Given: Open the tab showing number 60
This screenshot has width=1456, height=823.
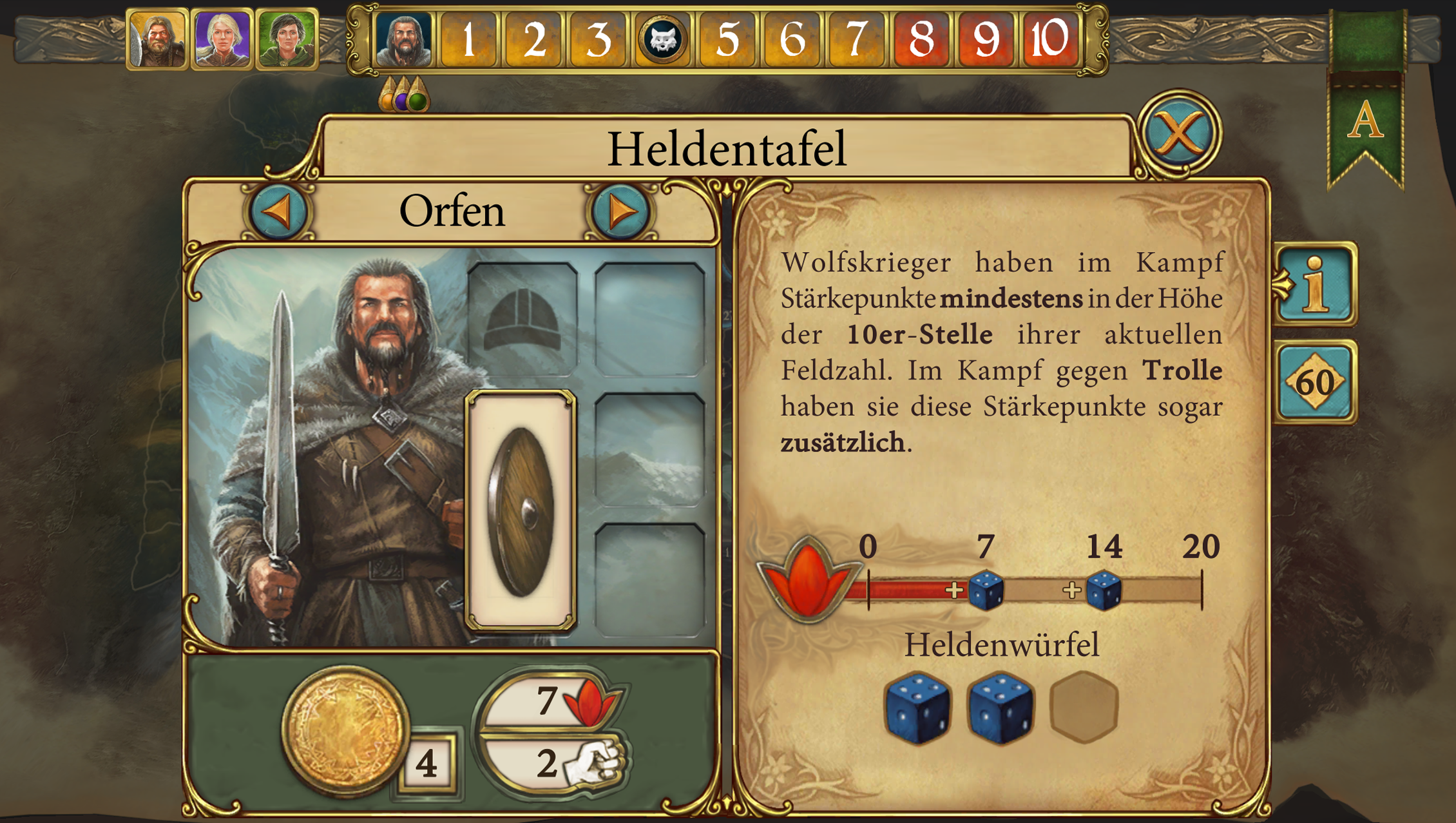Looking at the screenshot, I should [1316, 382].
